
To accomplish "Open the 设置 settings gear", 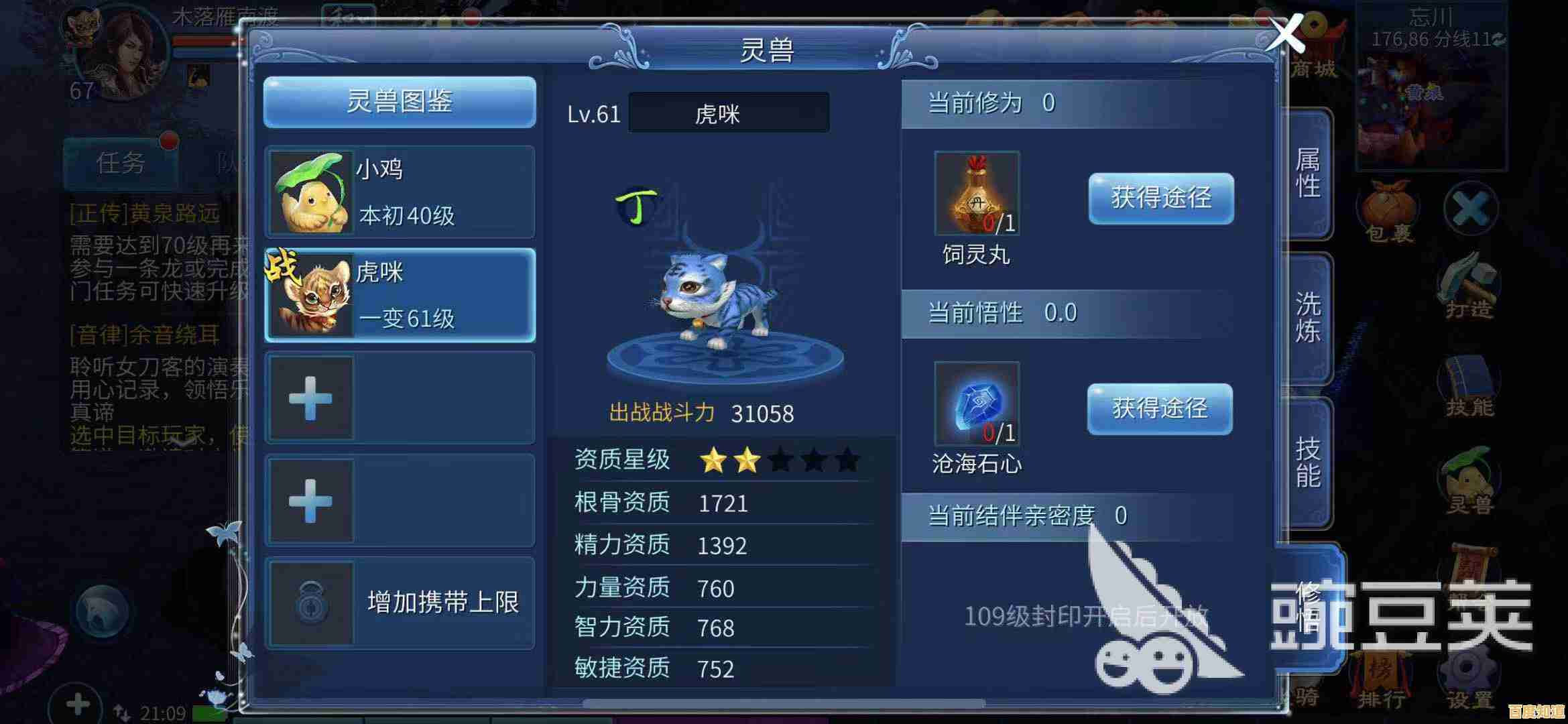I will tap(1468, 677).
